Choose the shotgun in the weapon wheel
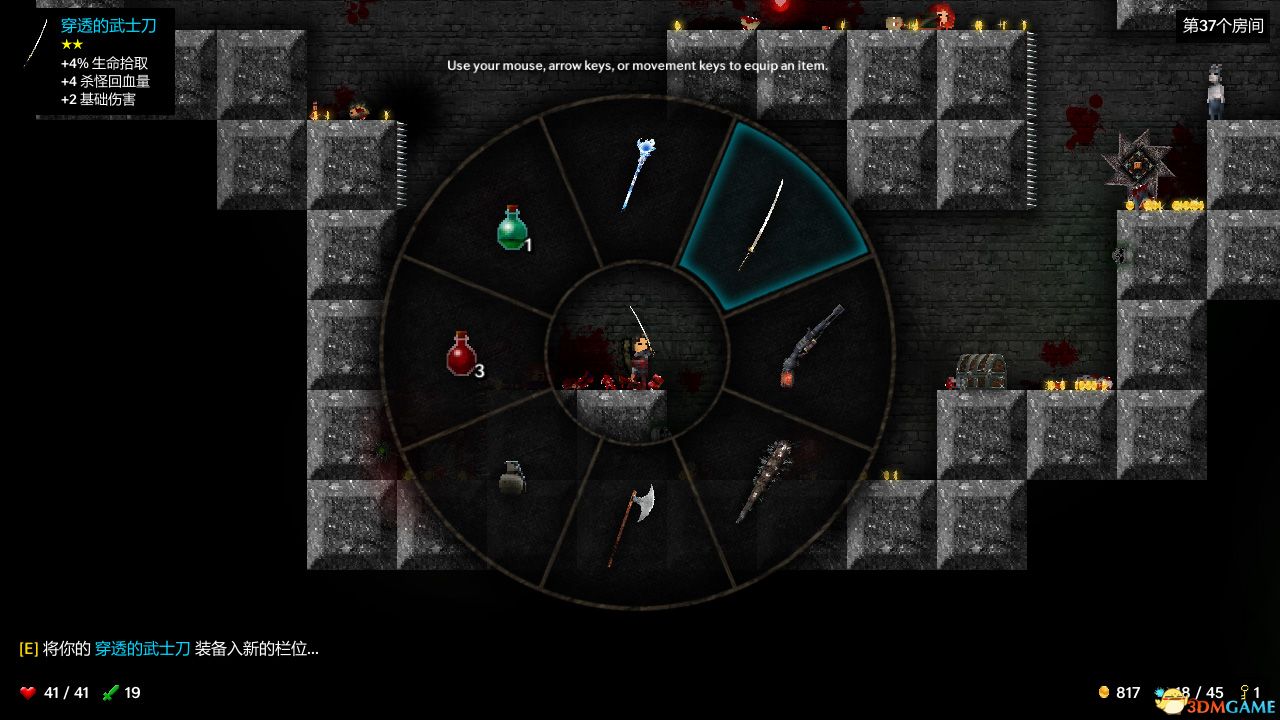The image size is (1280, 720). [x=811, y=346]
